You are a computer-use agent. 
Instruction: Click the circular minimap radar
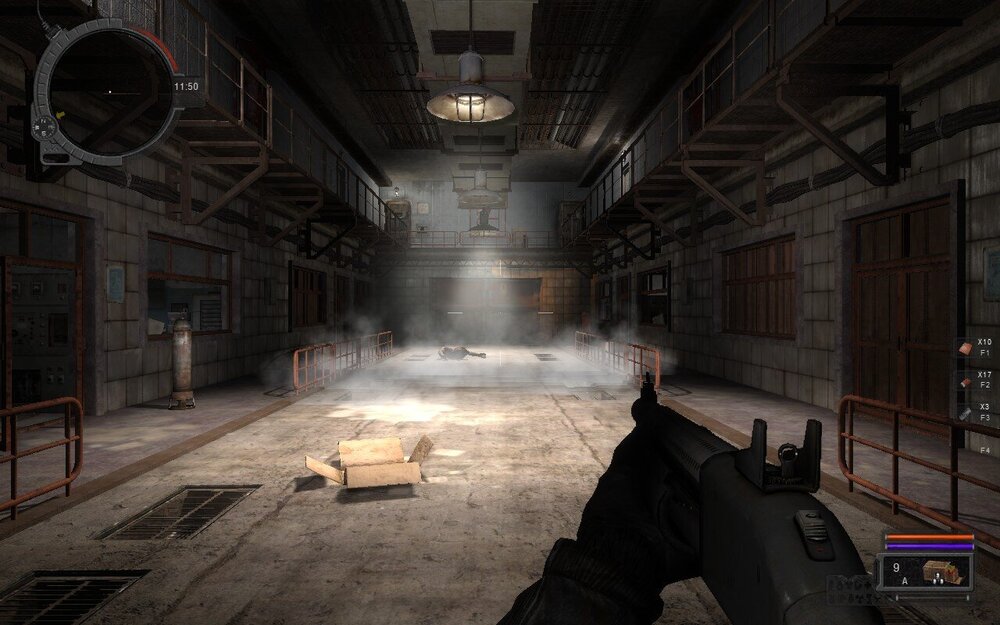point(109,90)
